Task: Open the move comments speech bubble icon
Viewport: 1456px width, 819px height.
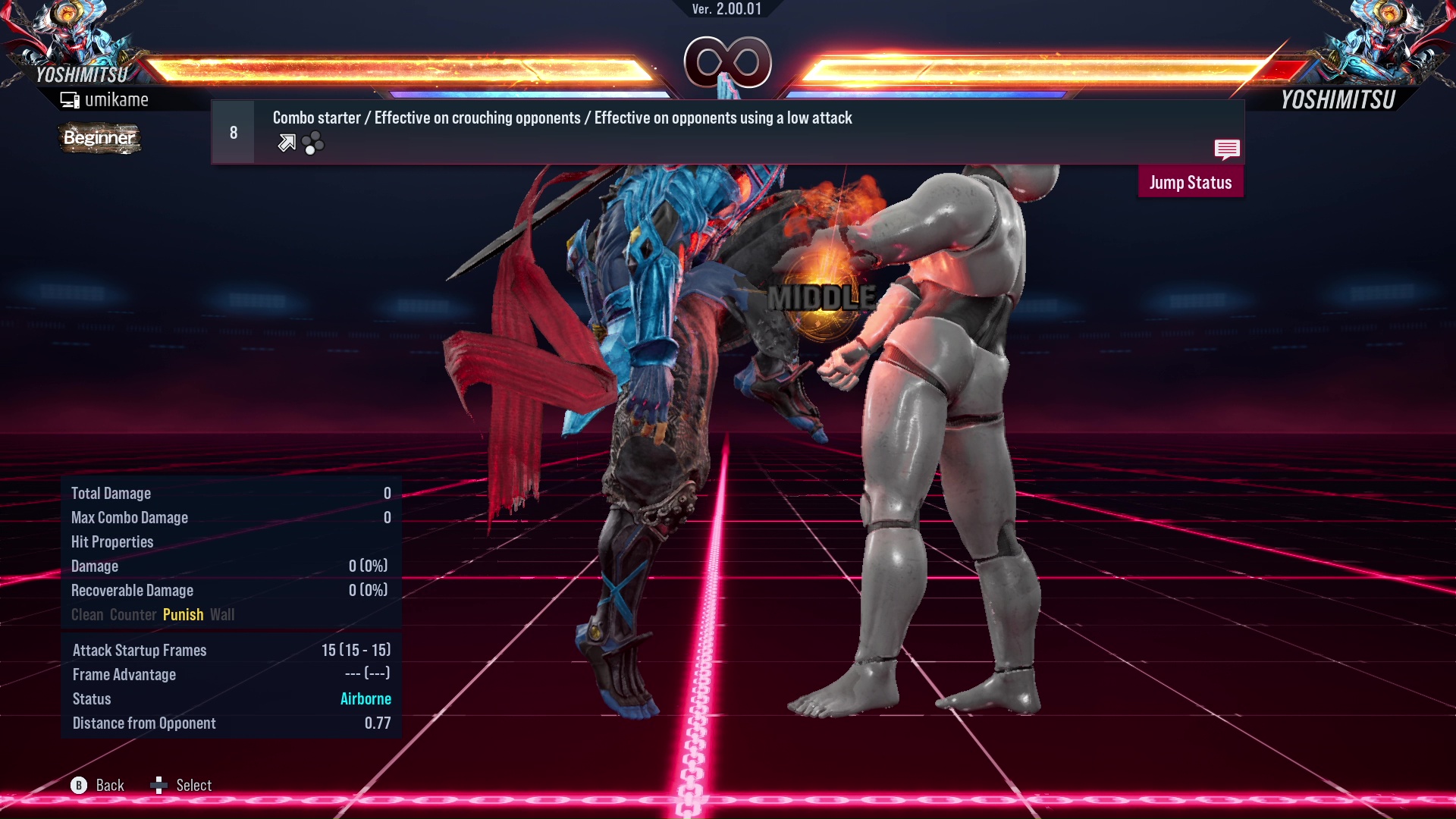Action: coord(1227,150)
